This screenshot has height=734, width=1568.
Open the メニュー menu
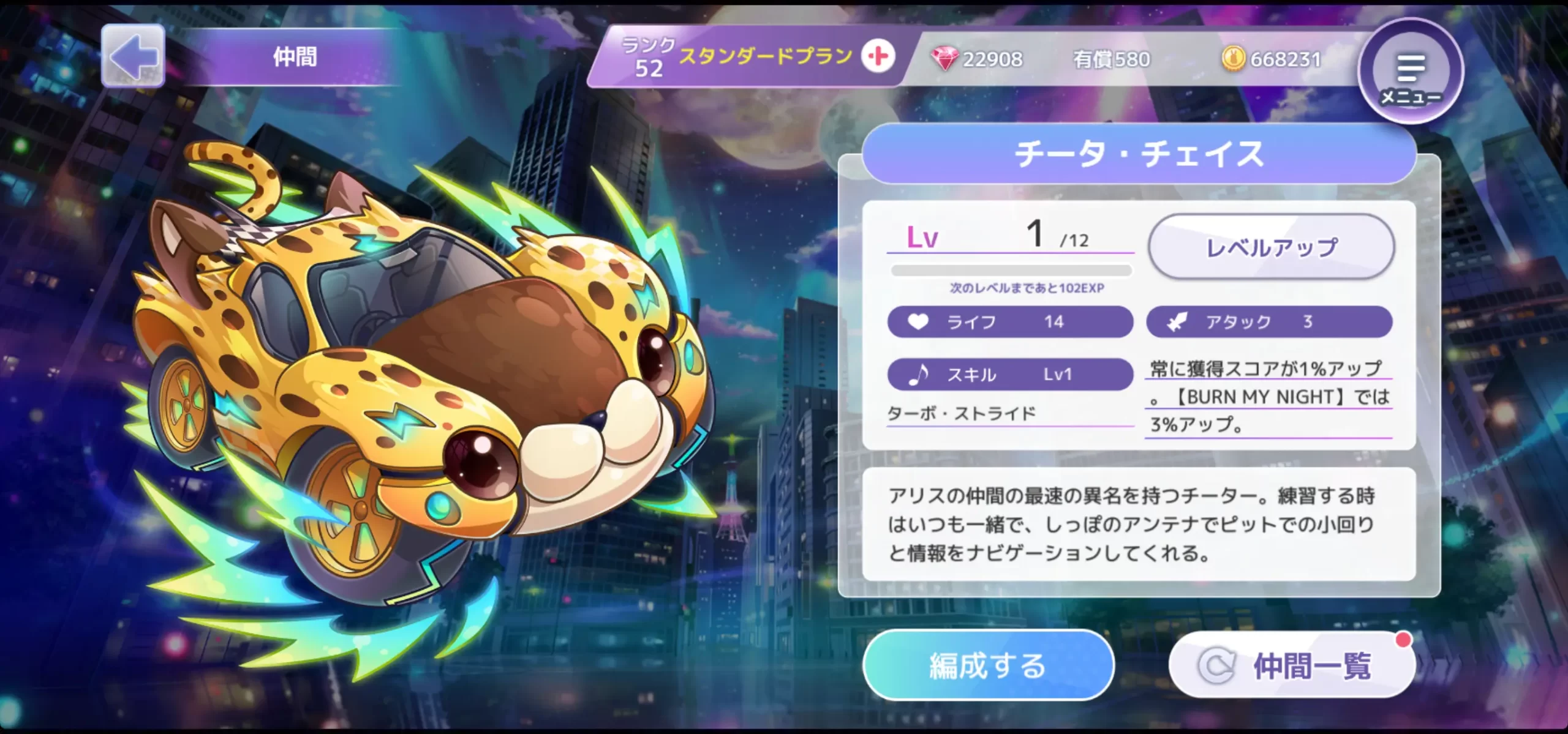1411,72
